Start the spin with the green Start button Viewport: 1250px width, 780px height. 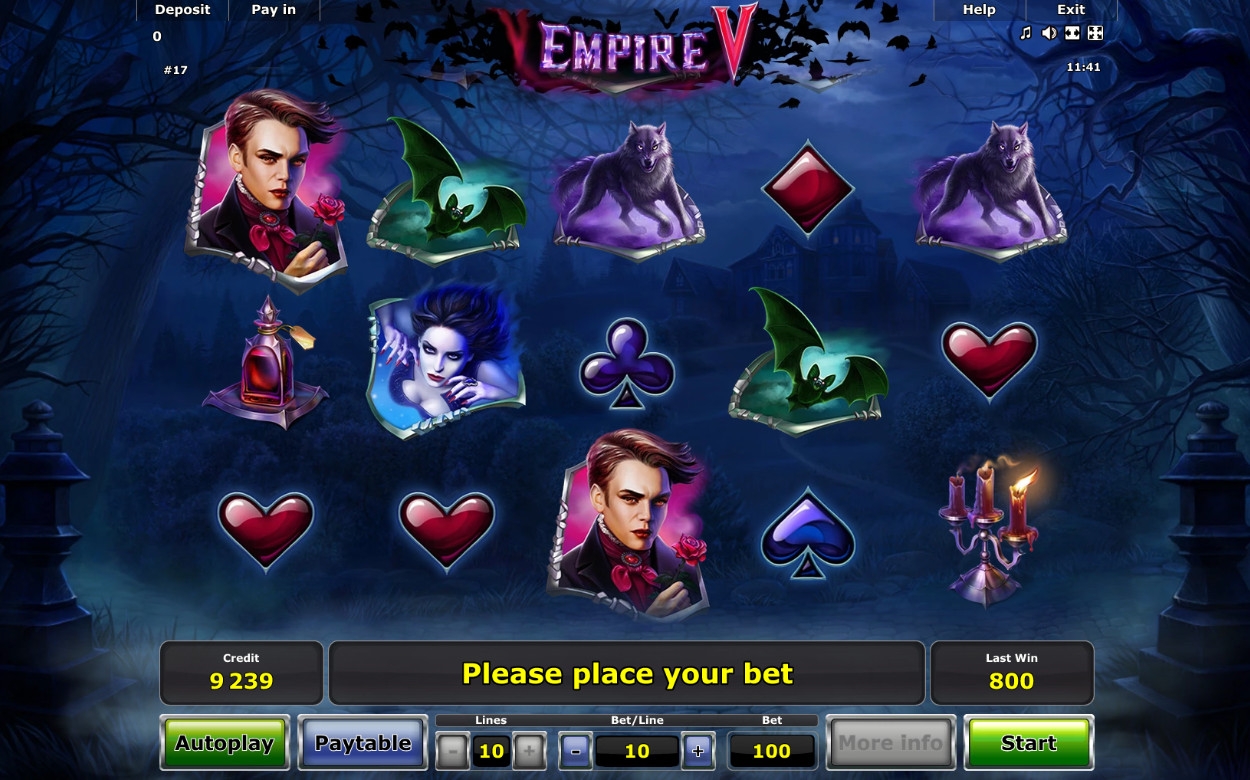(x=1028, y=743)
